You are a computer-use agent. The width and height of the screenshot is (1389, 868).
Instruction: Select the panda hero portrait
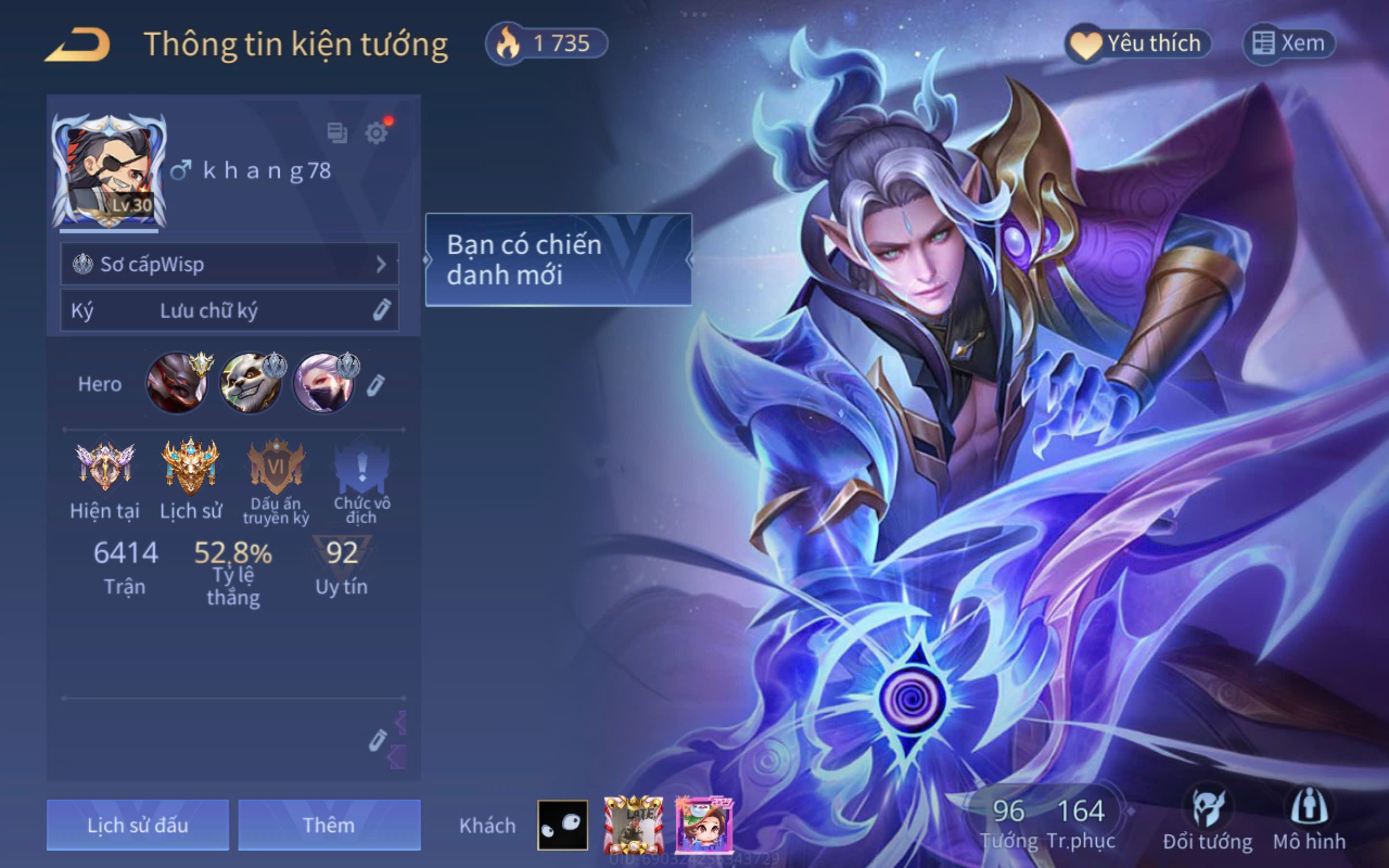(x=250, y=383)
